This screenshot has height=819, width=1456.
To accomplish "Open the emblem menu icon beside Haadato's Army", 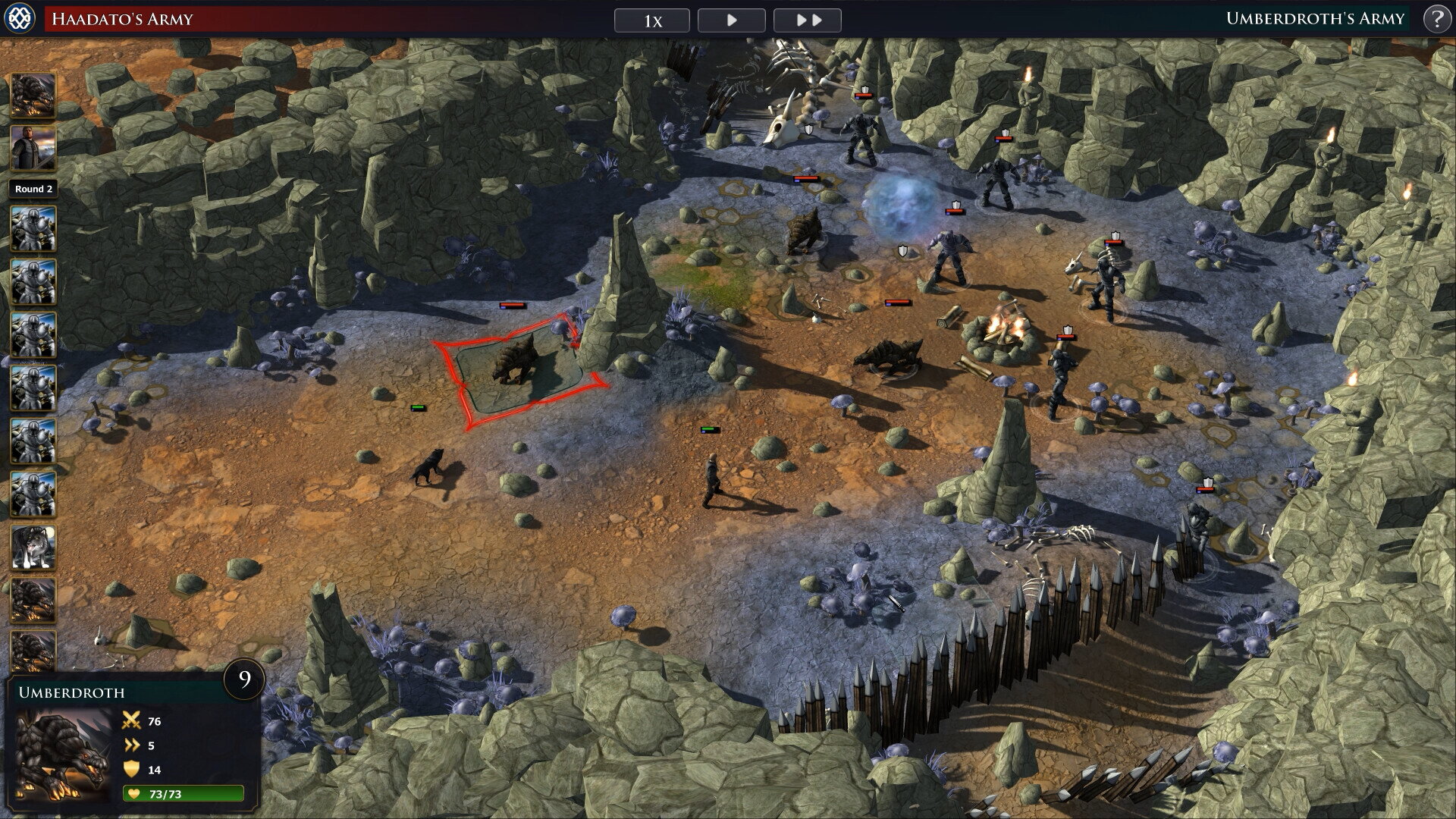I will point(19,19).
